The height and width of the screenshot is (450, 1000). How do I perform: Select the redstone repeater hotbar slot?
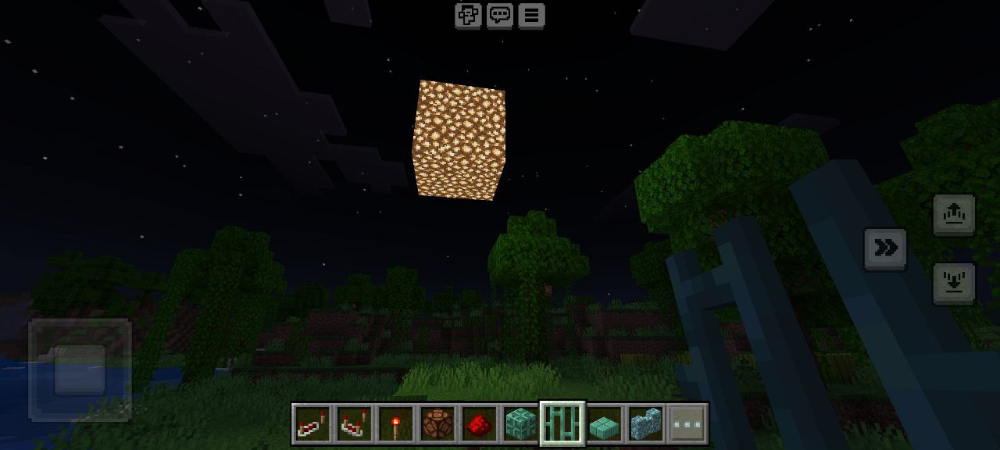coord(312,424)
